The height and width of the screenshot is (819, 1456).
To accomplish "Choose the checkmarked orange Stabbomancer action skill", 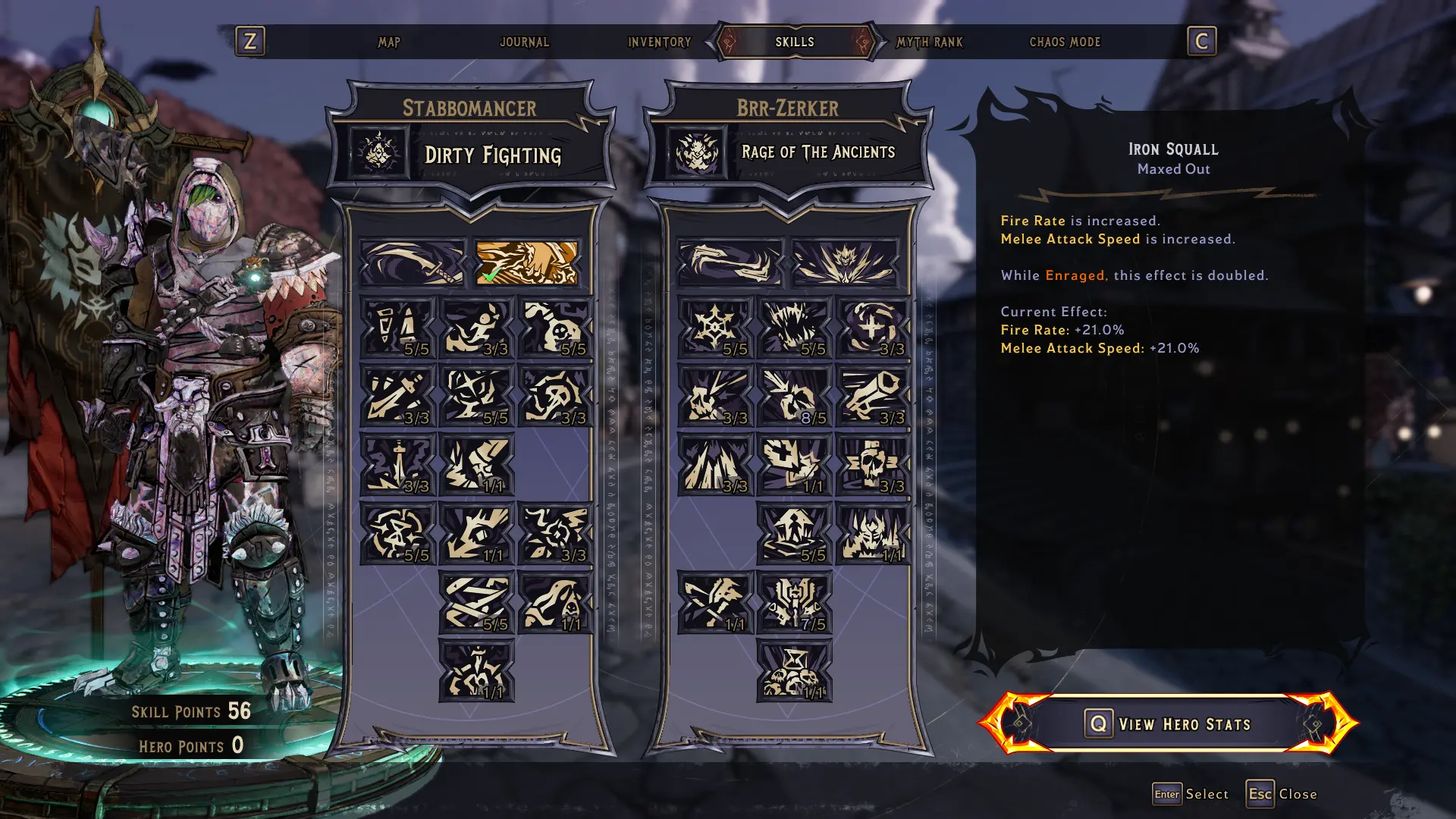I will pyautogui.click(x=526, y=263).
